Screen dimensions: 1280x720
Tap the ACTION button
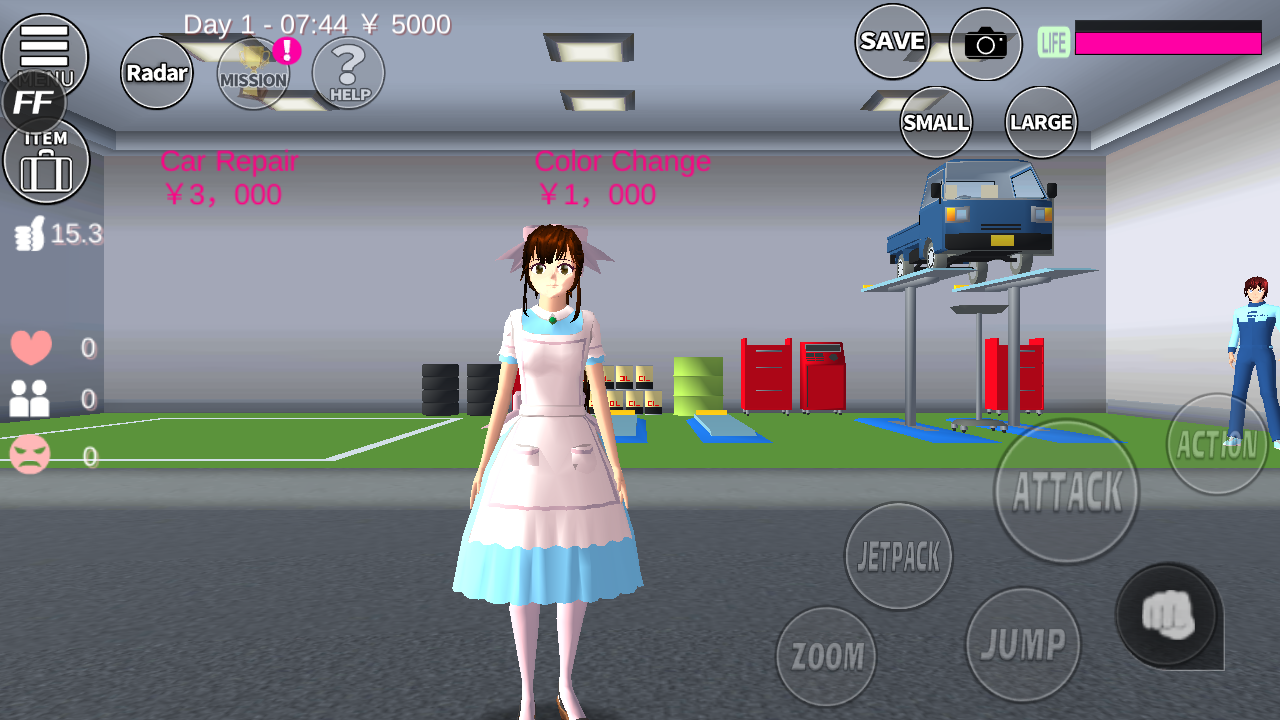(1217, 444)
